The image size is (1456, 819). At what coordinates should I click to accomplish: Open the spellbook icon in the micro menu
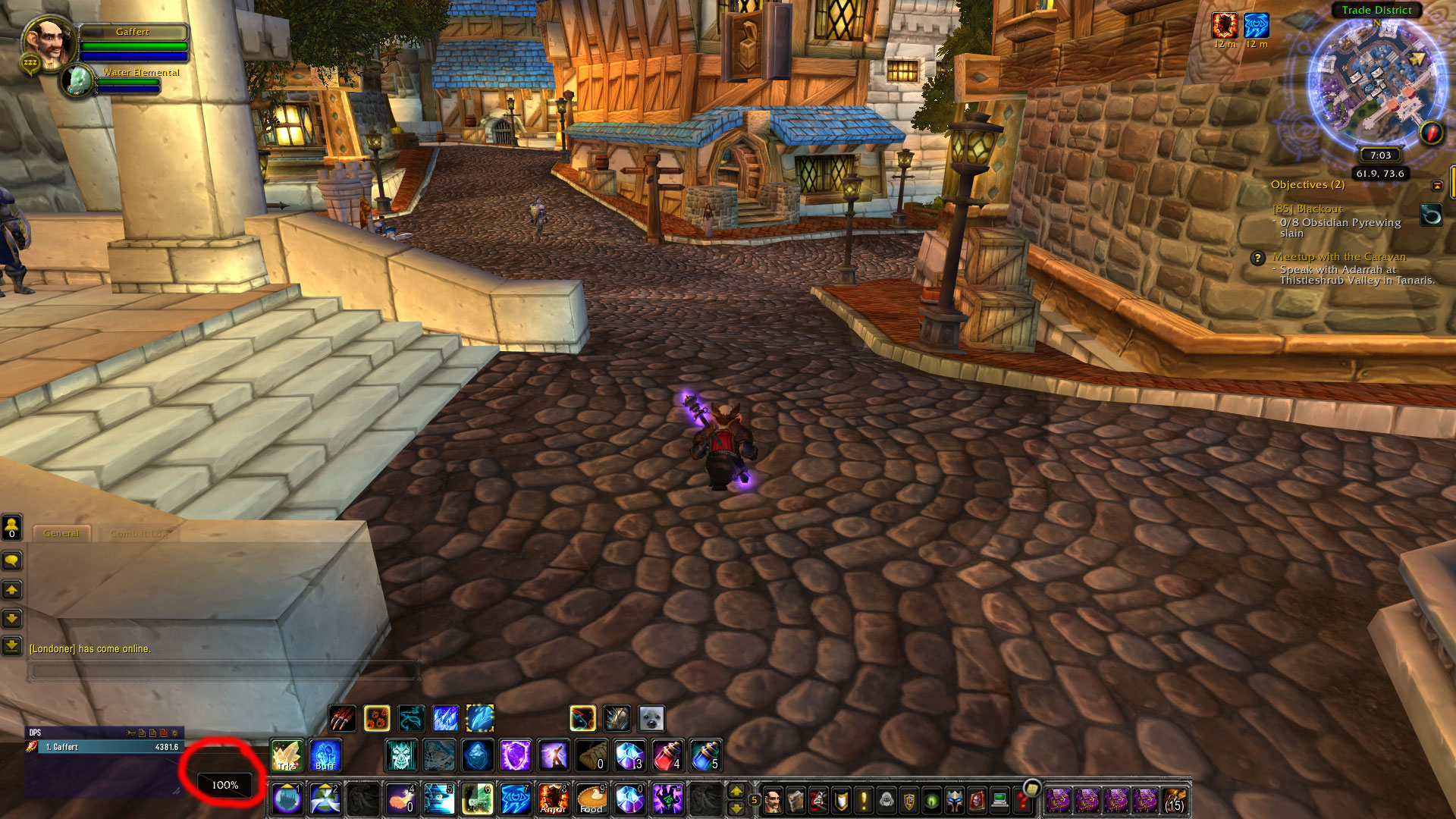click(x=795, y=799)
